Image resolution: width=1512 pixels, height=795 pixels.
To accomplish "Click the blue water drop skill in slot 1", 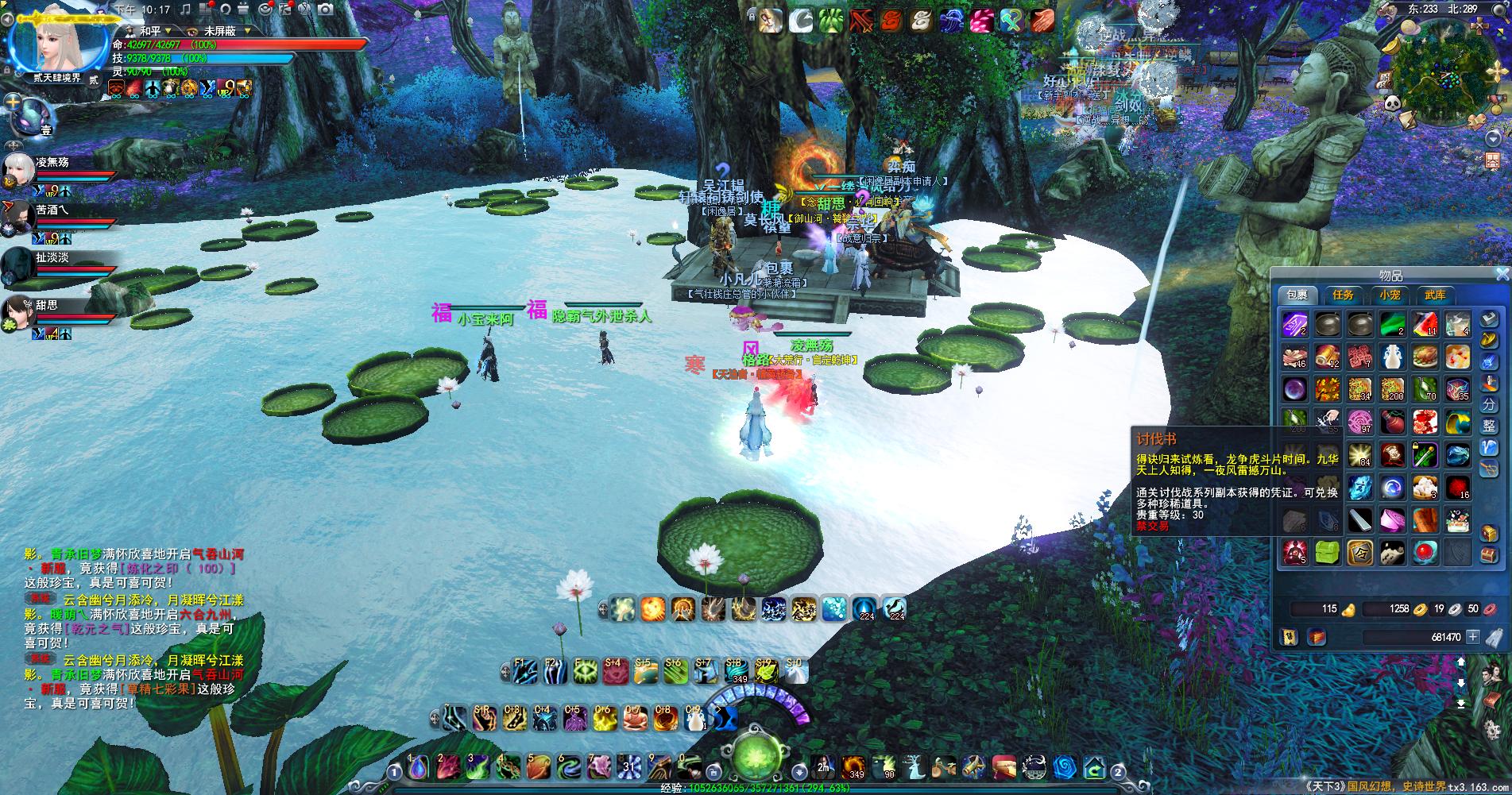I will [x=418, y=766].
